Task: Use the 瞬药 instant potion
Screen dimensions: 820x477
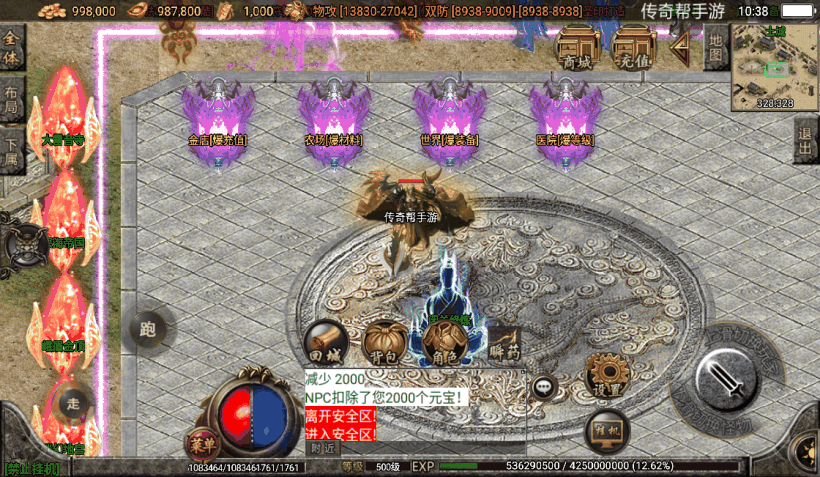Action: coord(503,343)
